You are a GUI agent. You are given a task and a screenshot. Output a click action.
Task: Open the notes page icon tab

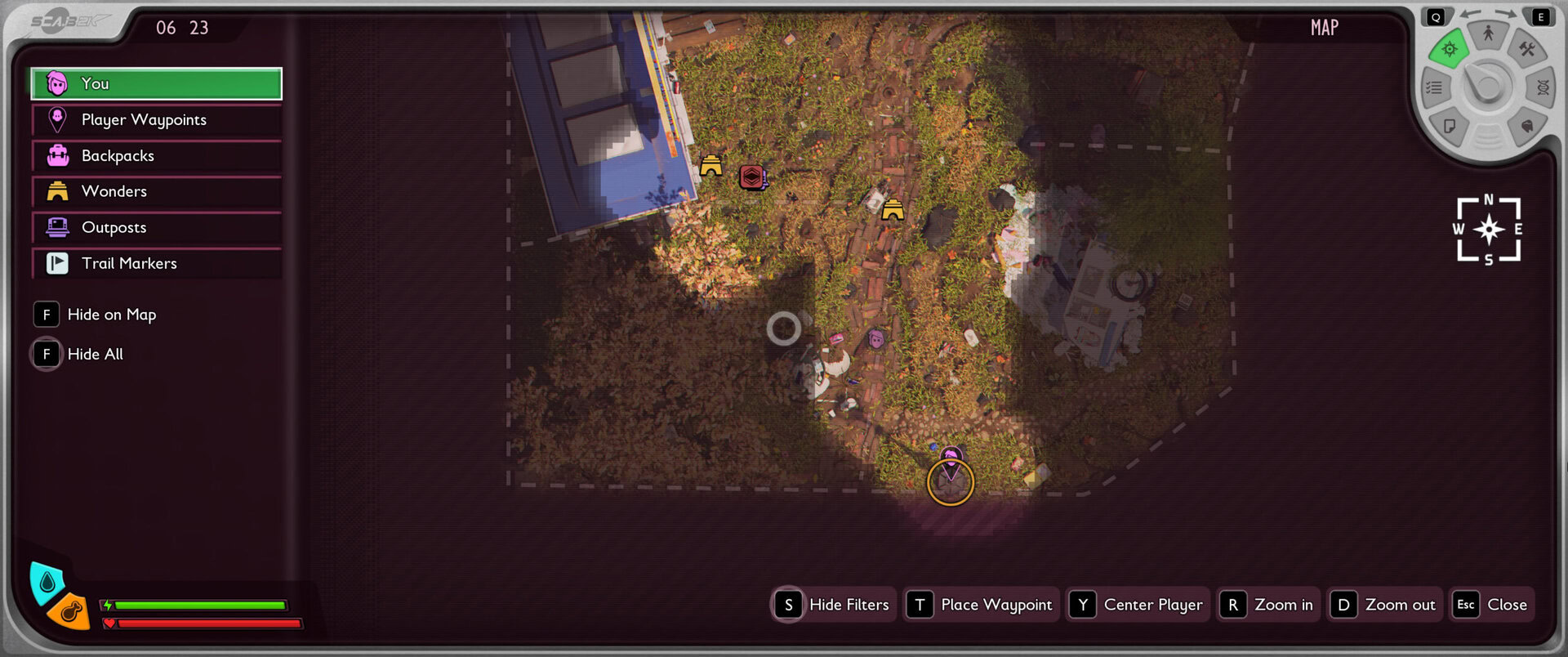1450,126
